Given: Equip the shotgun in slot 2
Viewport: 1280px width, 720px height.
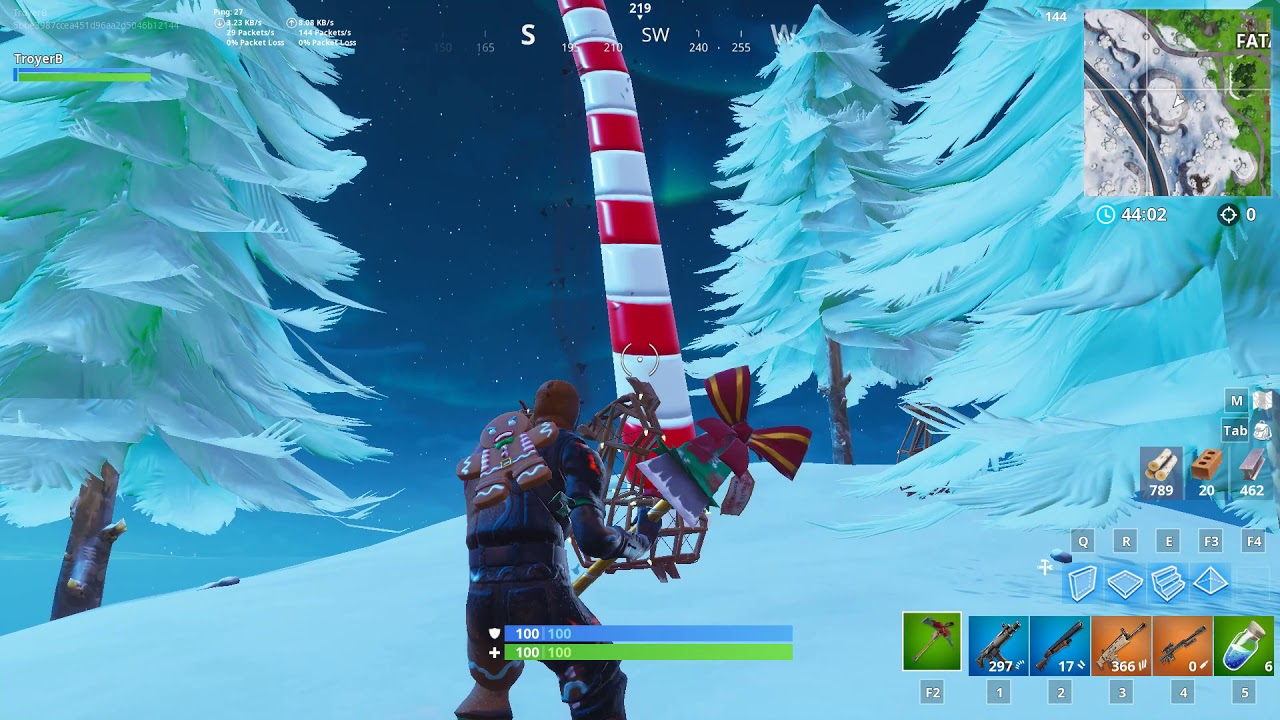Looking at the screenshot, I should (x=1058, y=645).
